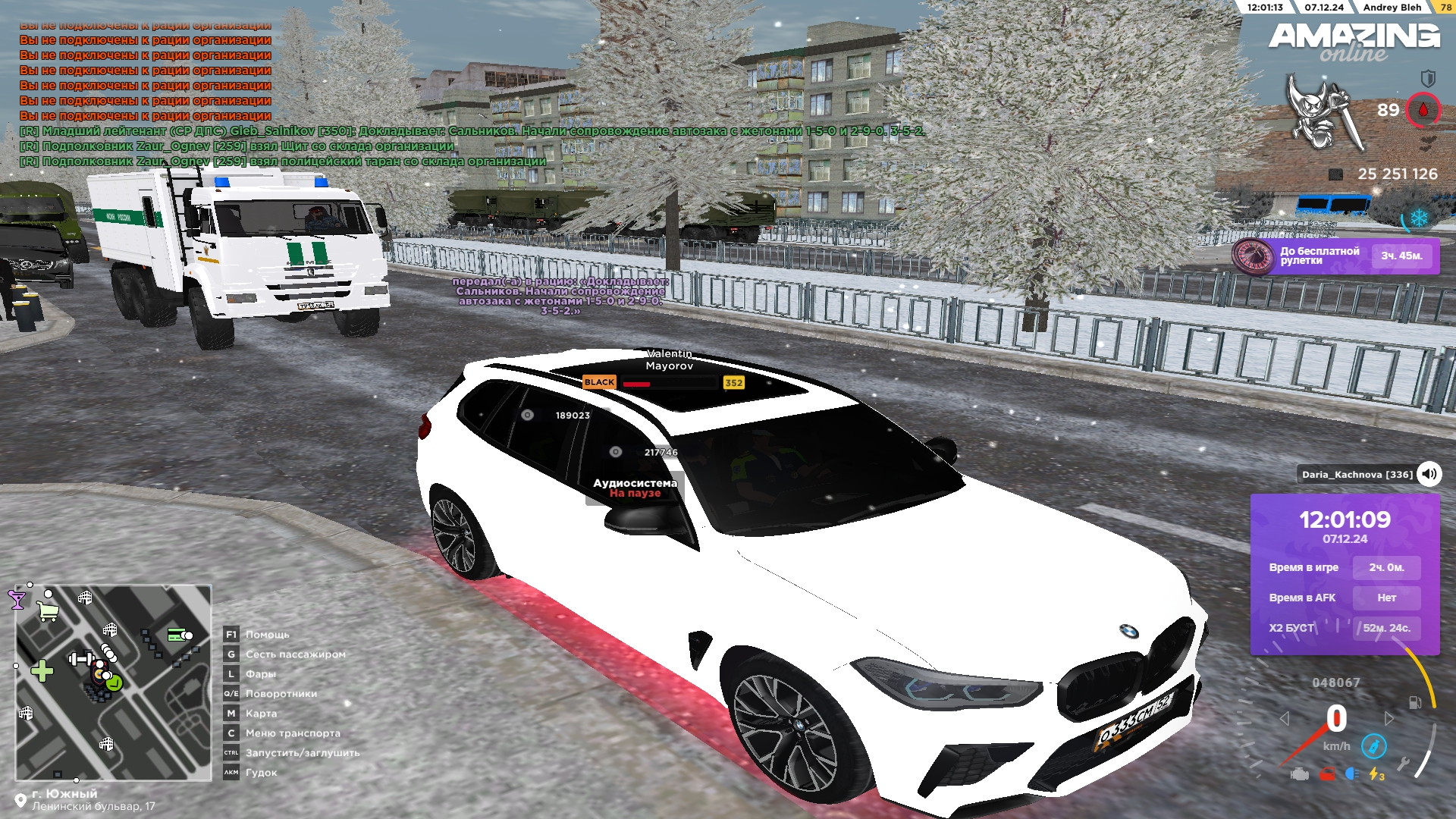Click the fuel pump icon on the speedometer
Image resolution: width=1456 pixels, height=819 pixels.
1414,703
